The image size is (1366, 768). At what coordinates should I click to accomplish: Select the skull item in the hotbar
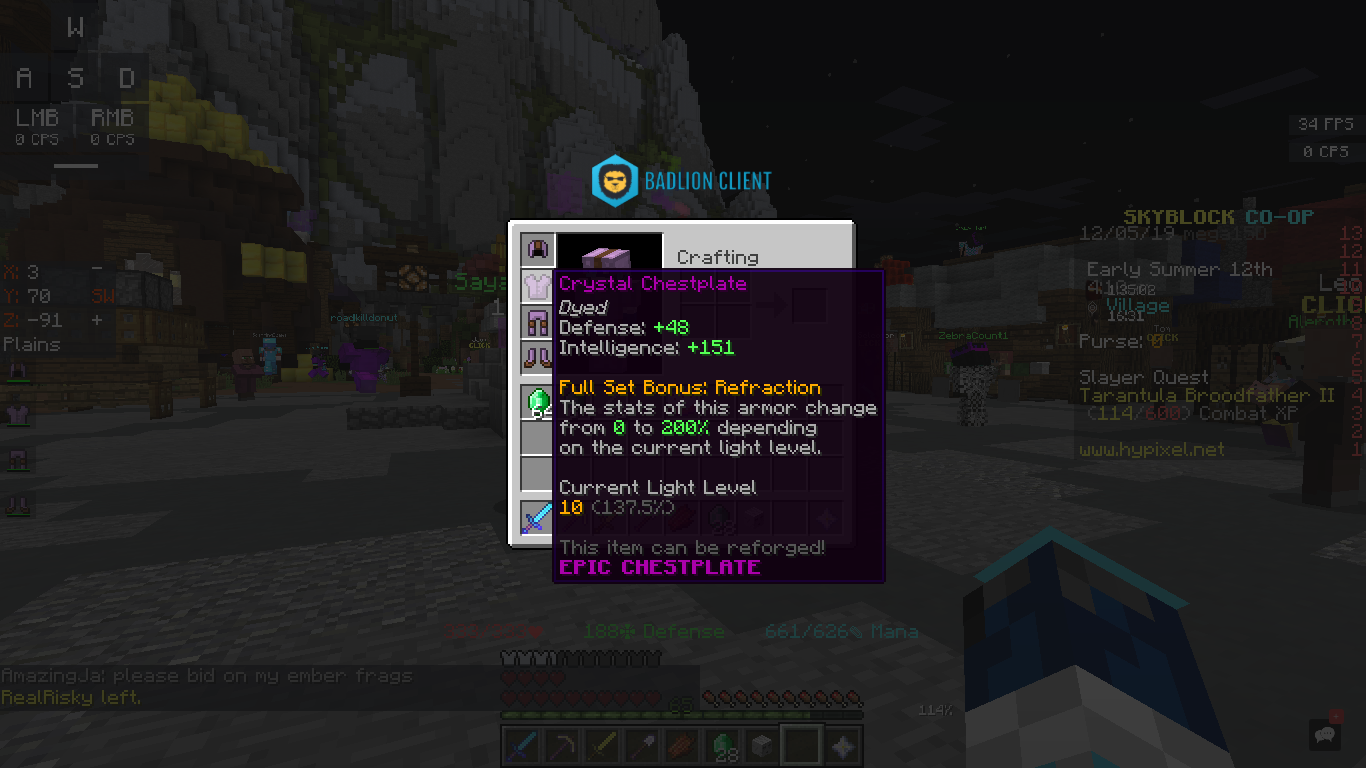click(x=761, y=745)
